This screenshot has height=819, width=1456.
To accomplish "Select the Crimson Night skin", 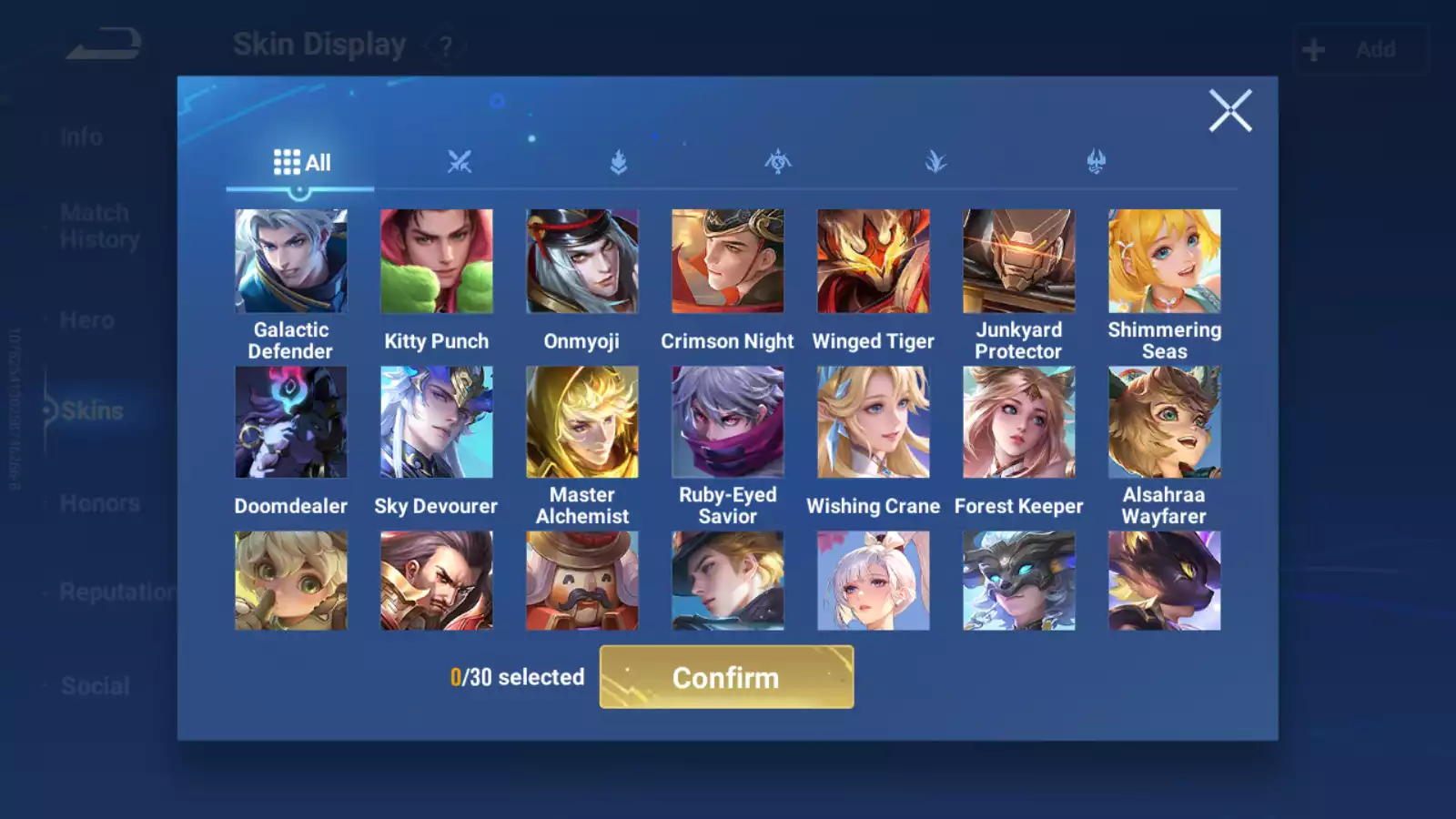I will click(x=728, y=261).
